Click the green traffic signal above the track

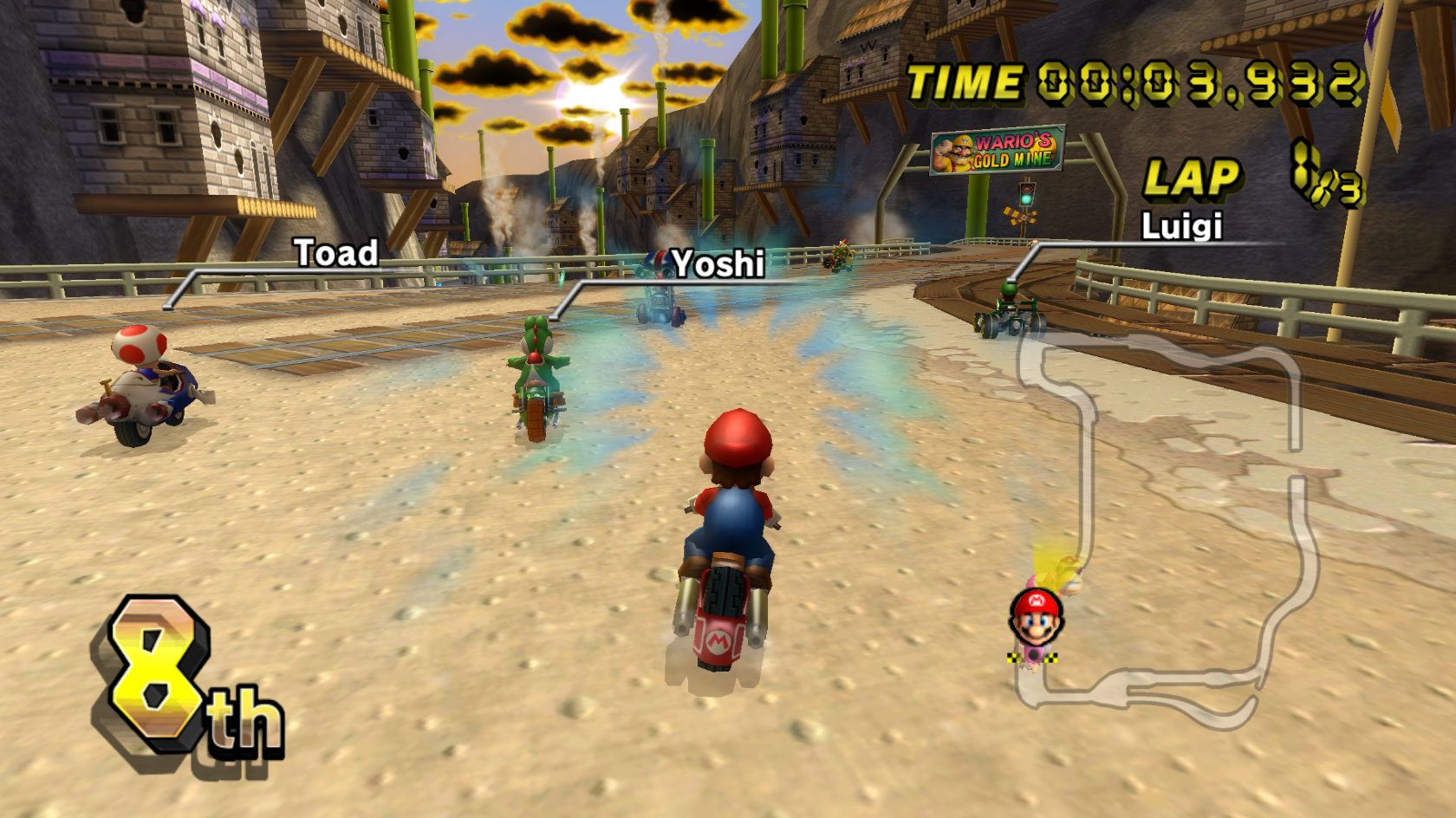pyautogui.click(x=1026, y=198)
